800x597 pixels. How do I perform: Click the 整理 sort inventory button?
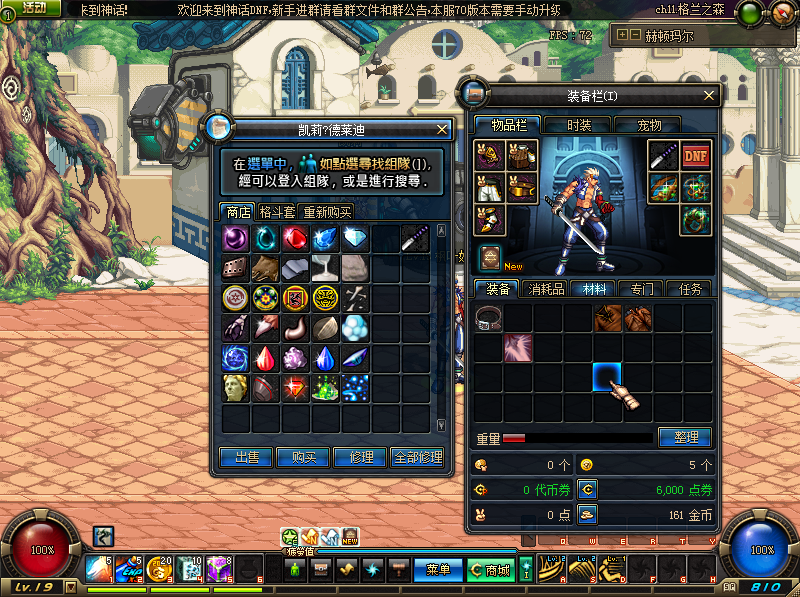tap(684, 438)
